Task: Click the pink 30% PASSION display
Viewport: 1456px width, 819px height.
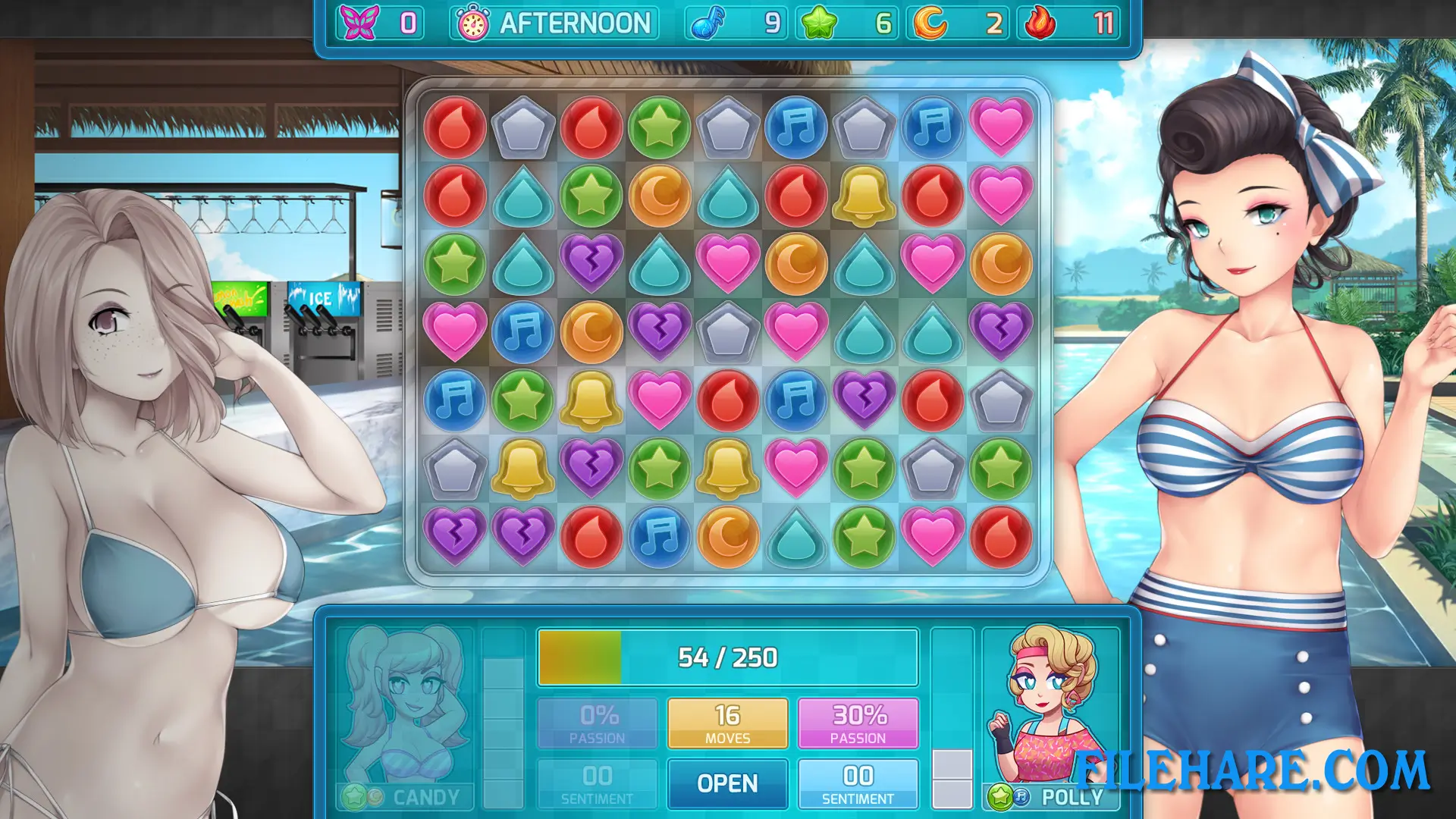Action: coord(858,722)
